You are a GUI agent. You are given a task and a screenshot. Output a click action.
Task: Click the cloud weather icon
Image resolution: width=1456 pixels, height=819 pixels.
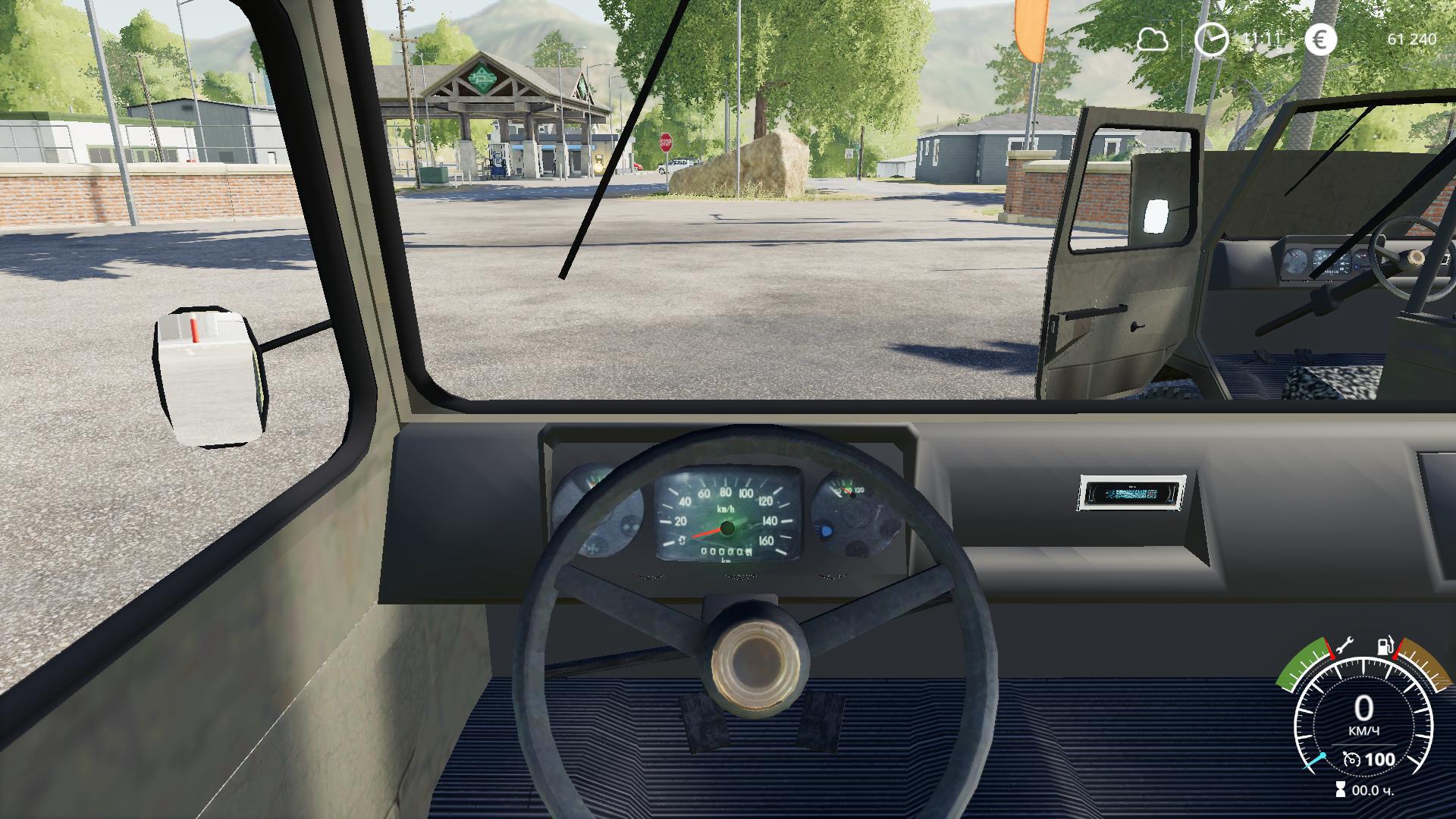click(1152, 39)
